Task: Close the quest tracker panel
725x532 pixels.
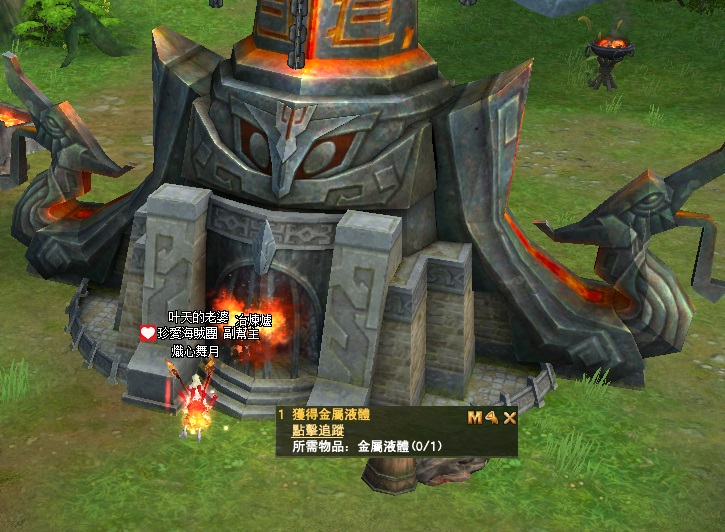Action: pos(509,417)
